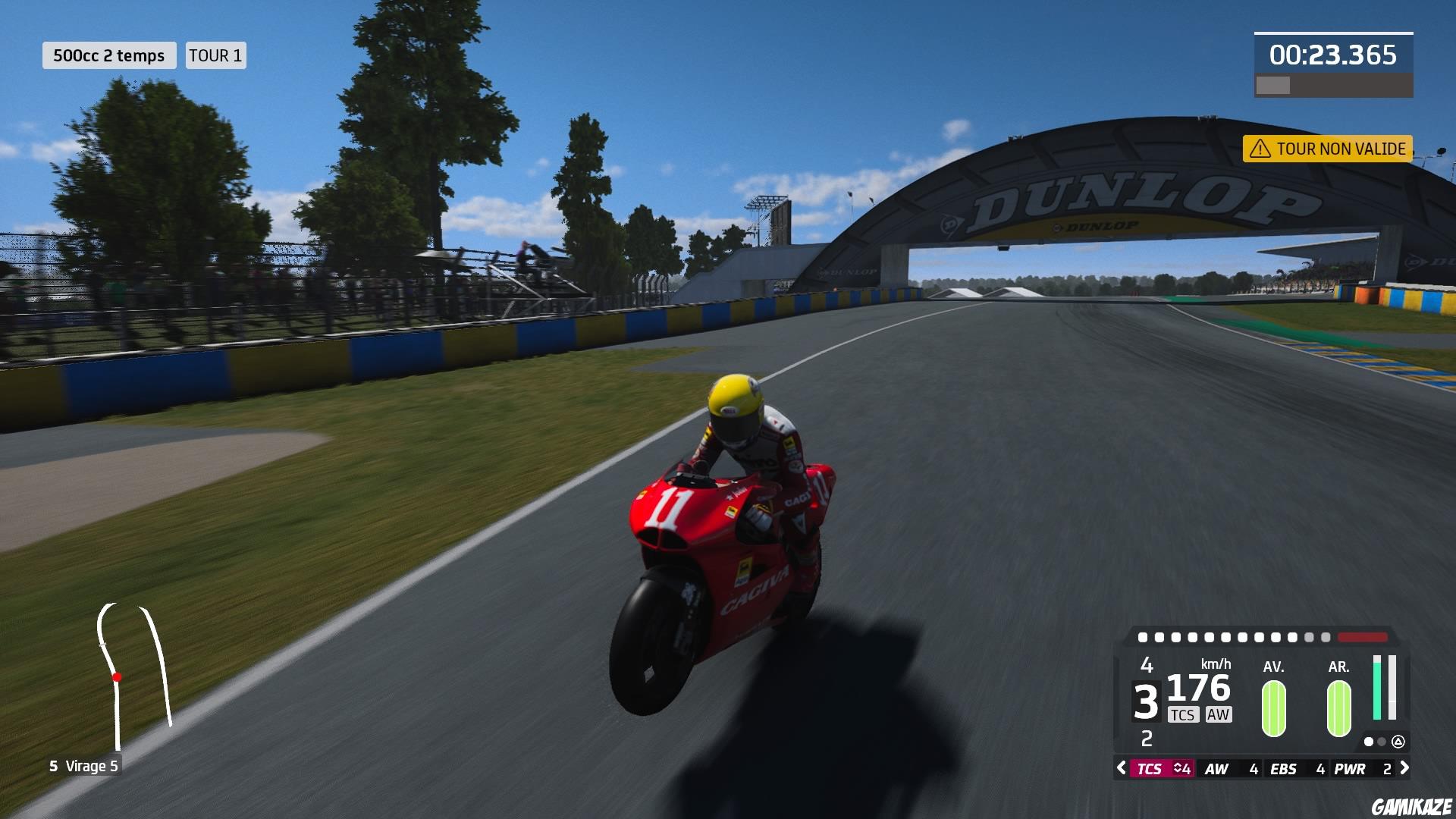
Task: Click the warning triangle on TOUR NON VALIDE
Action: pyautogui.click(x=1260, y=149)
